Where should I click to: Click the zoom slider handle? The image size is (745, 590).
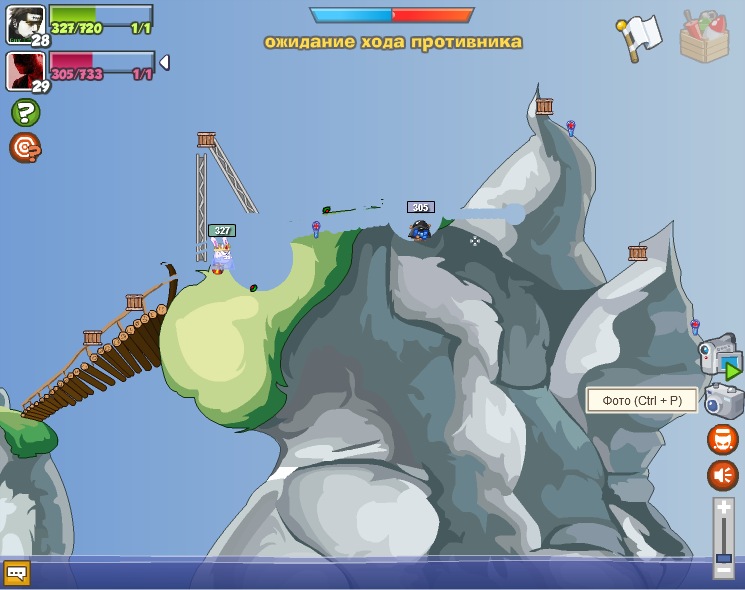(x=724, y=558)
